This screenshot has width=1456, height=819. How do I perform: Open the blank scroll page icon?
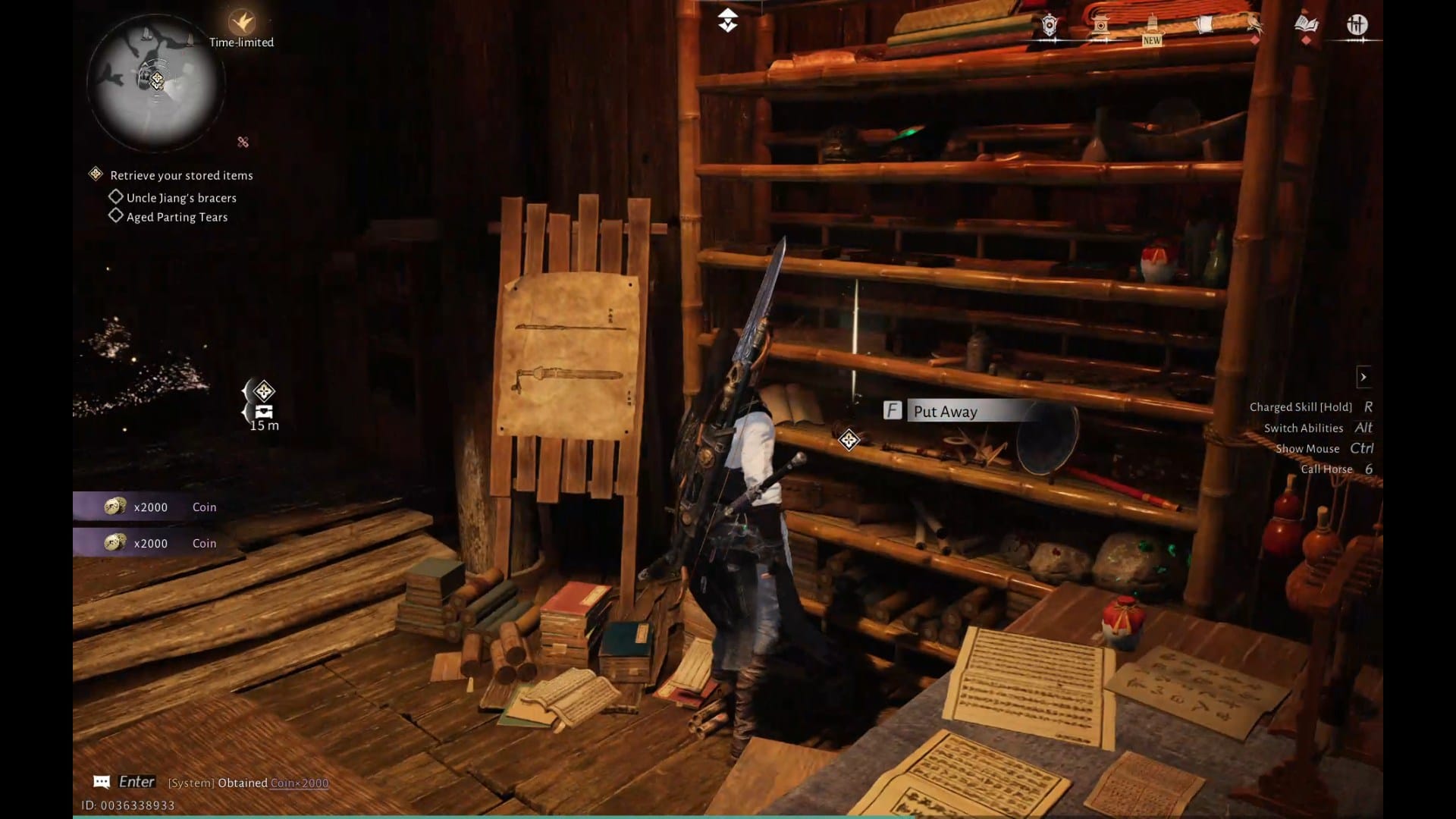(1203, 26)
